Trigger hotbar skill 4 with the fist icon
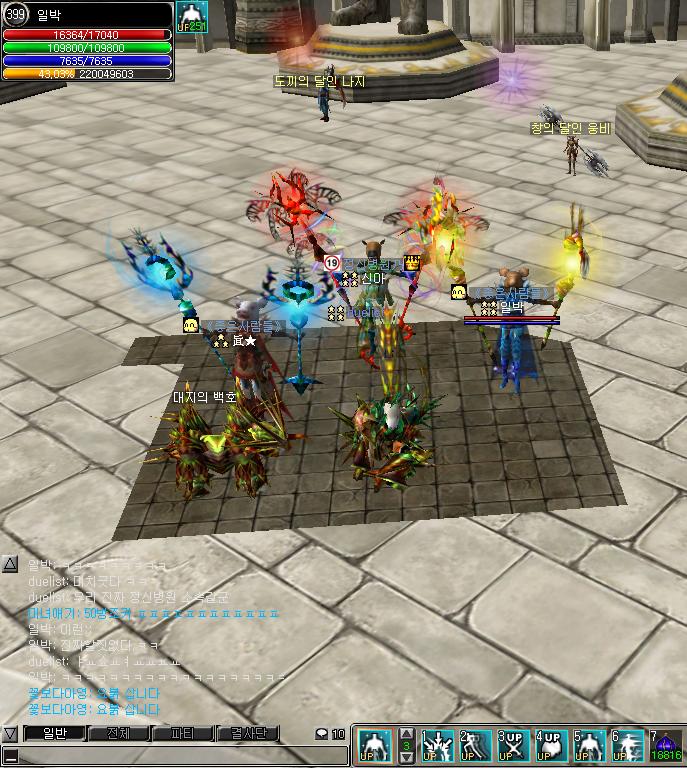687x768 pixels. (551, 746)
